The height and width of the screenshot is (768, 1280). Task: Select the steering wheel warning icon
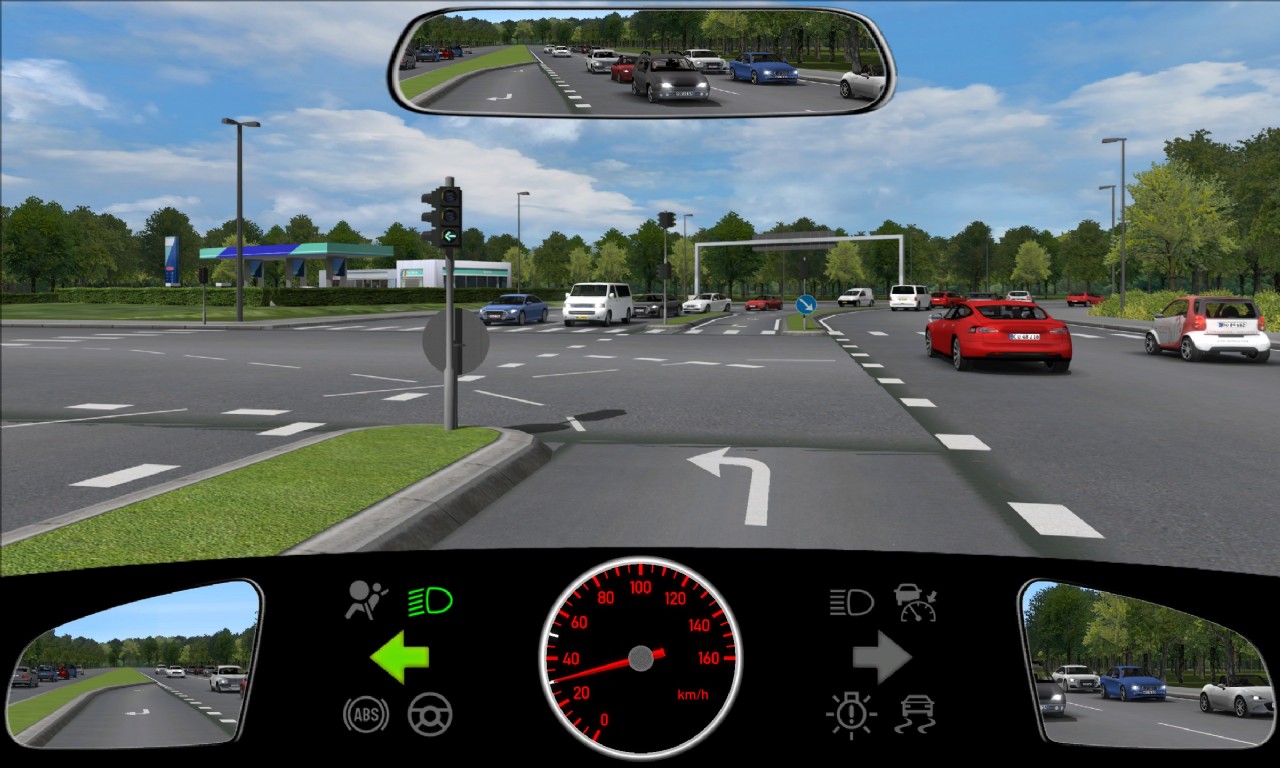[430, 715]
